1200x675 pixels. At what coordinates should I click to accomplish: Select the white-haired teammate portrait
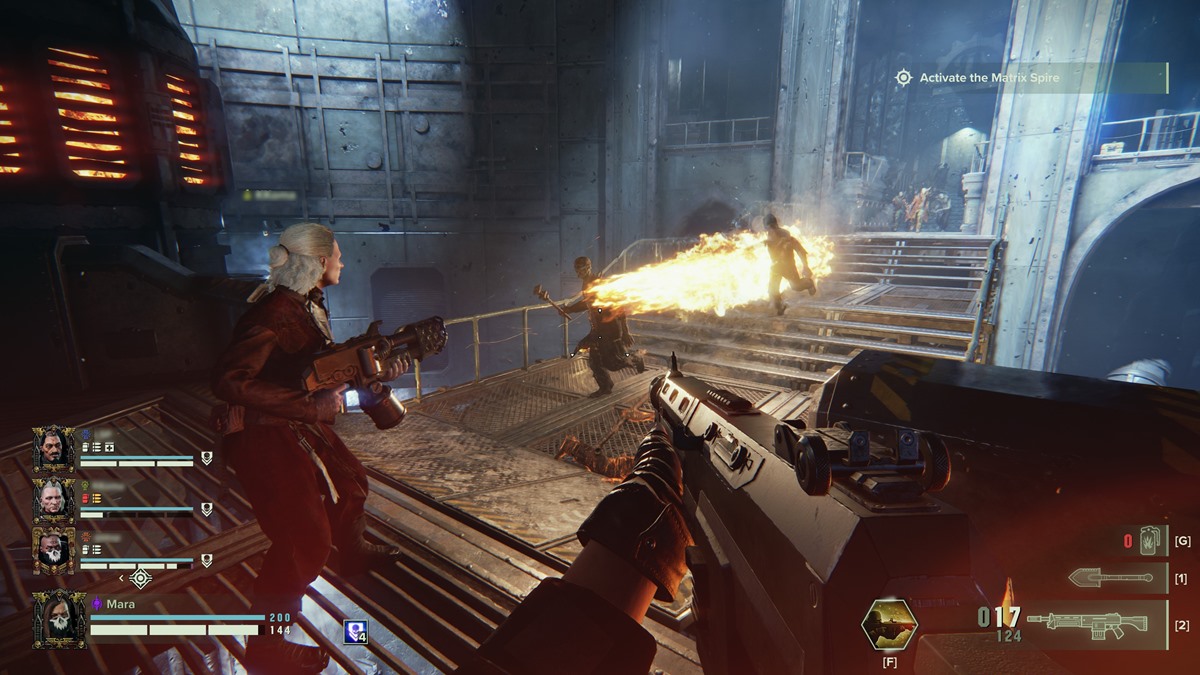[x=53, y=499]
